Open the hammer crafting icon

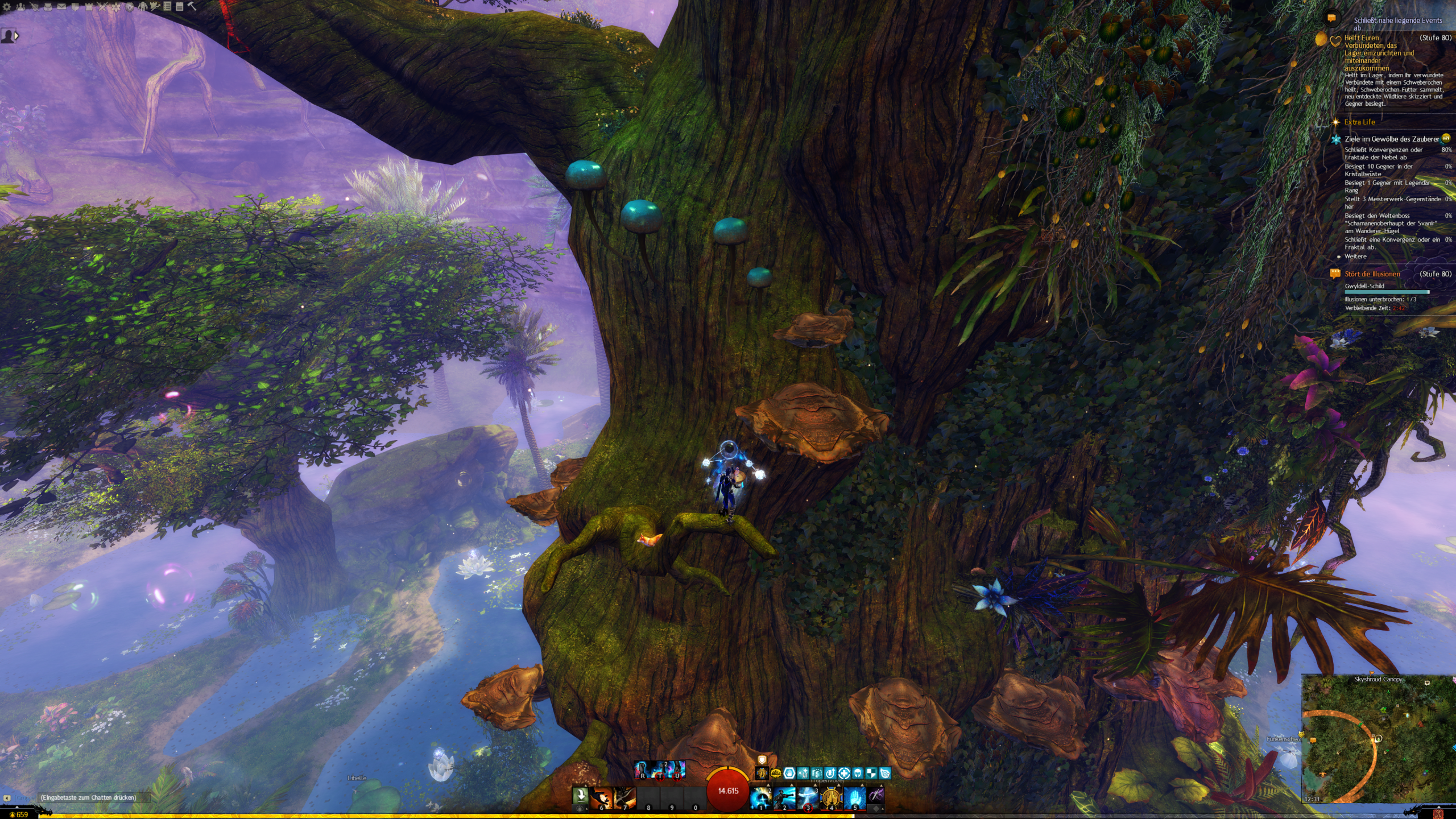pyautogui.click(x=192, y=7)
